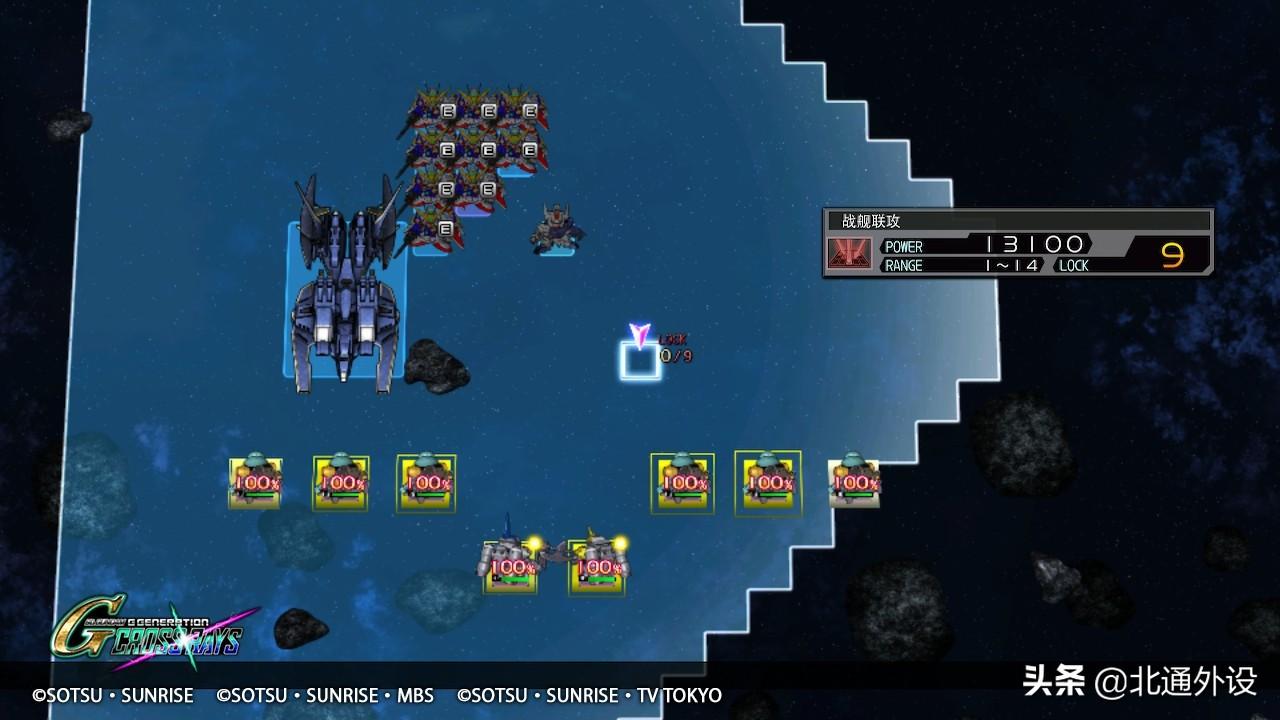1280x720 pixels.
Task: Select the lone unit beside the enemy cluster
Action: [555, 230]
